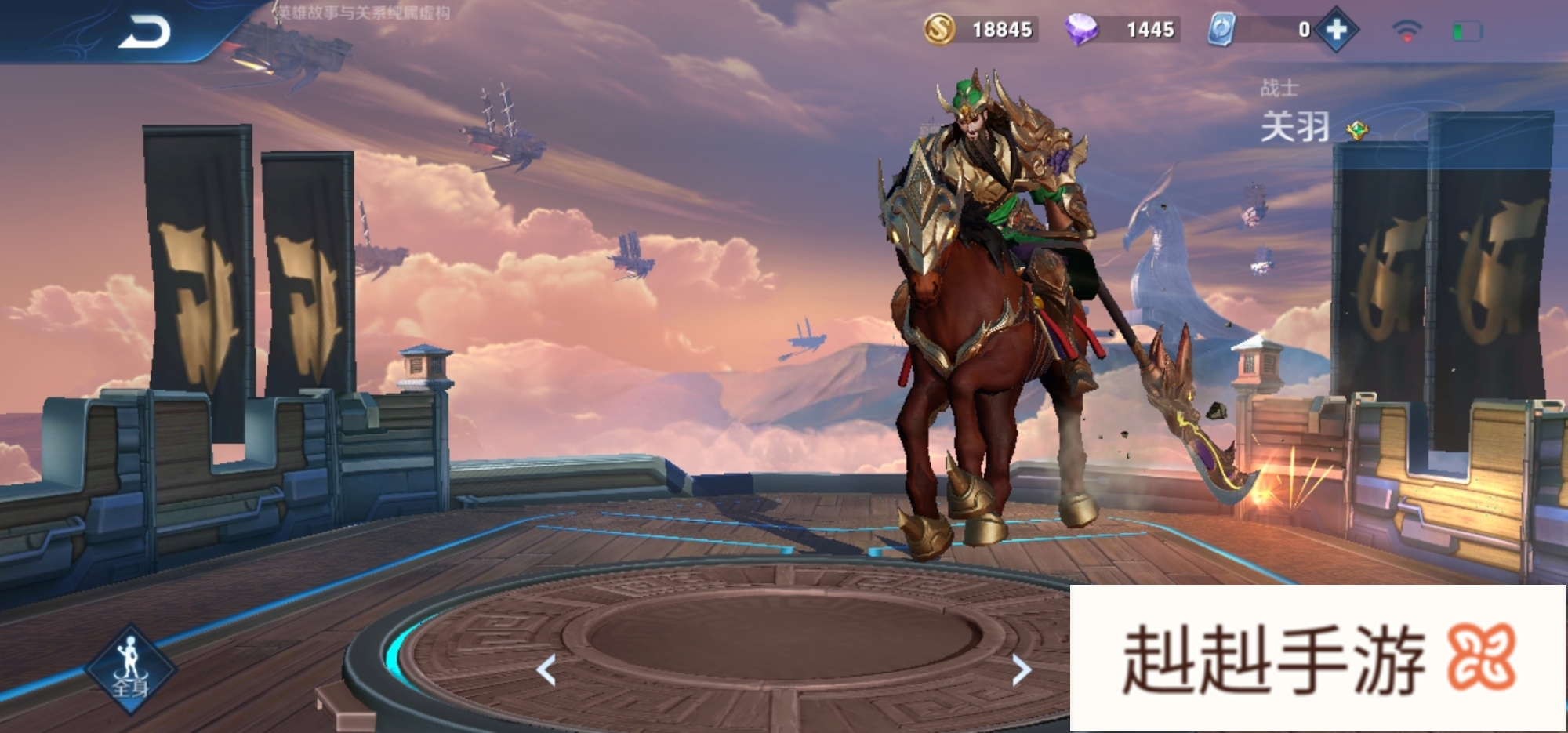The height and width of the screenshot is (733, 1568).
Task: Open the gold coin currency icon
Action: click(x=939, y=30)
